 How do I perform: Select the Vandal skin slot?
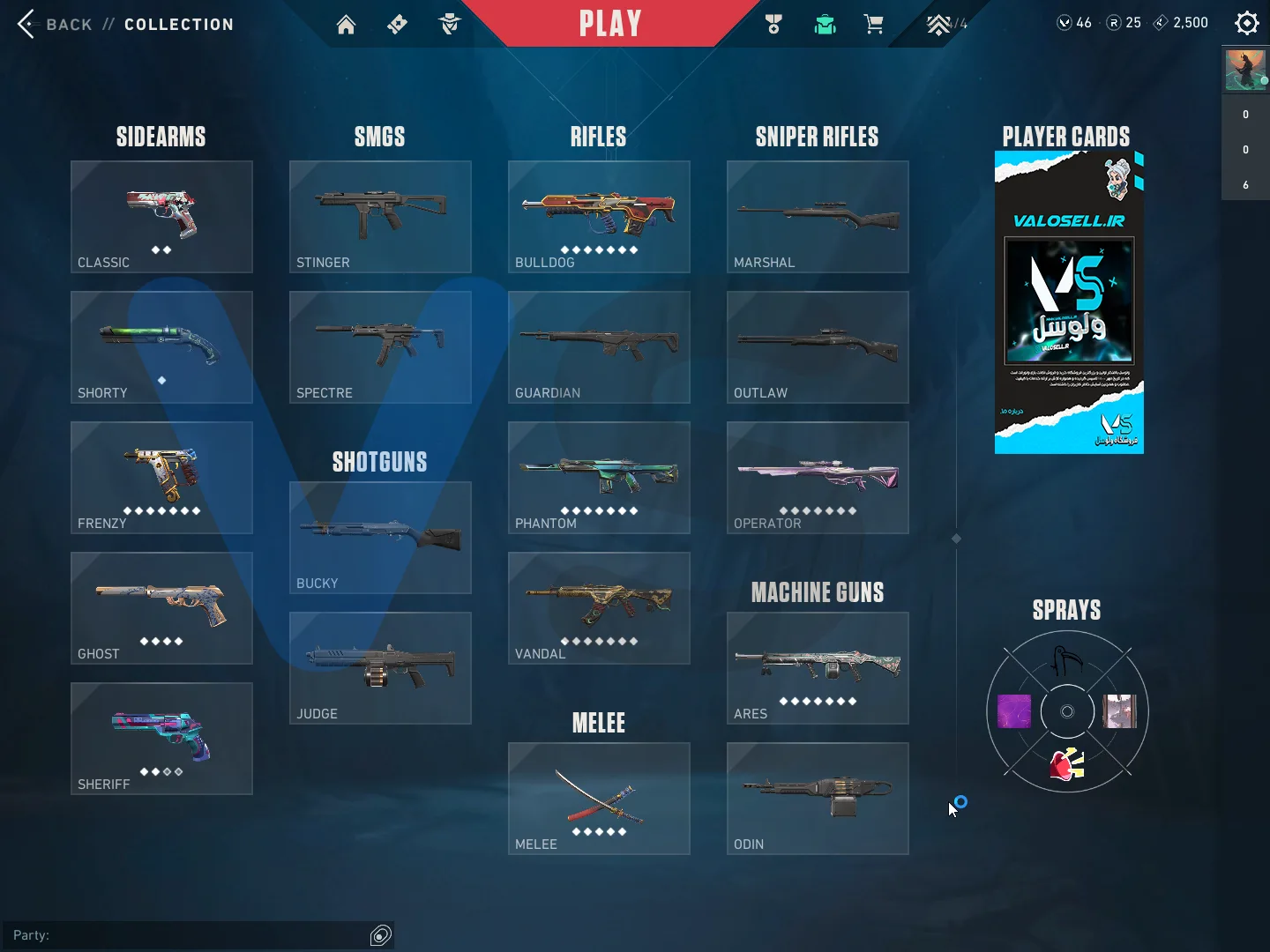click(599, 608)
